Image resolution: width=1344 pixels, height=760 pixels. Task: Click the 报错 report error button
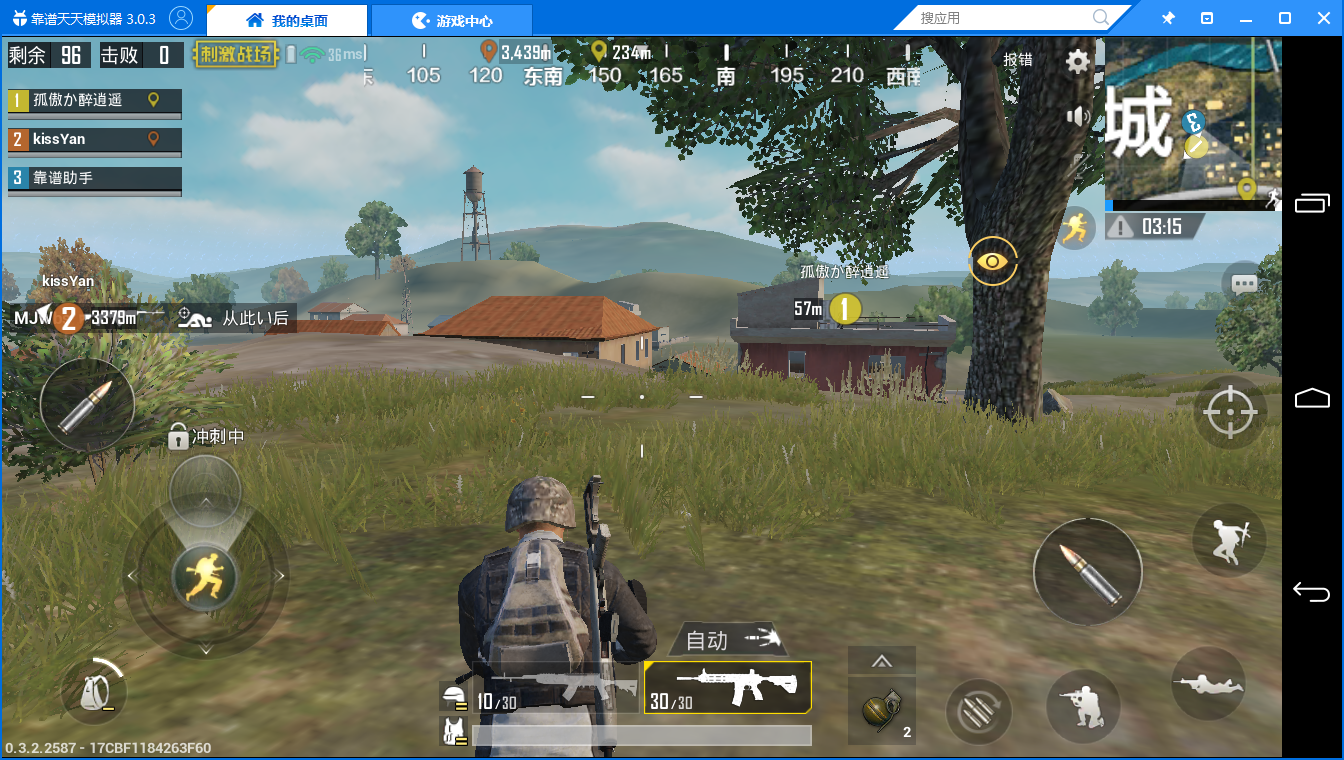1018,60
